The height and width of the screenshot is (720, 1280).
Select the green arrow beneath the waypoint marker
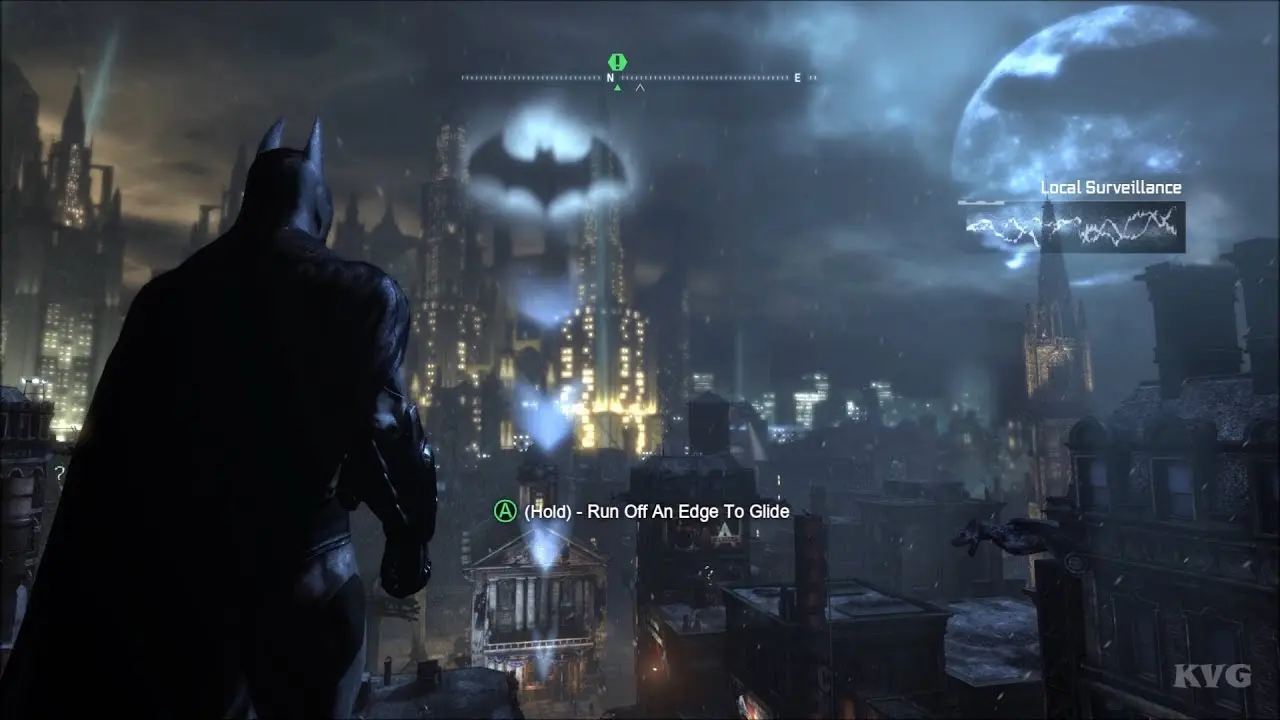point(617,87)
